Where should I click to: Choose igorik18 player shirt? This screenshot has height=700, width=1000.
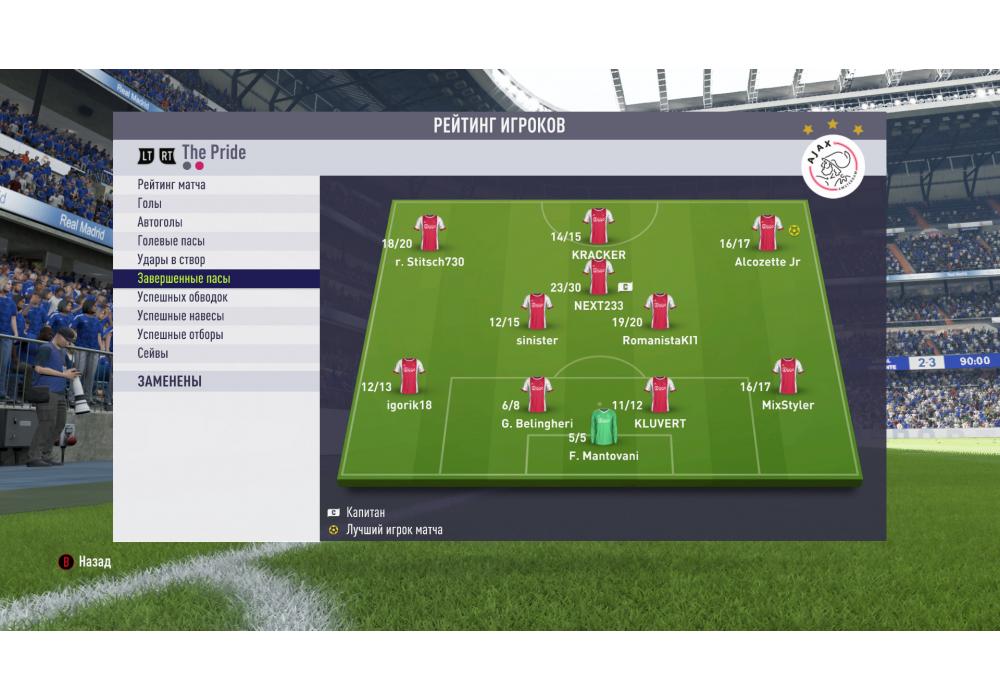click(x=409, y=376)
